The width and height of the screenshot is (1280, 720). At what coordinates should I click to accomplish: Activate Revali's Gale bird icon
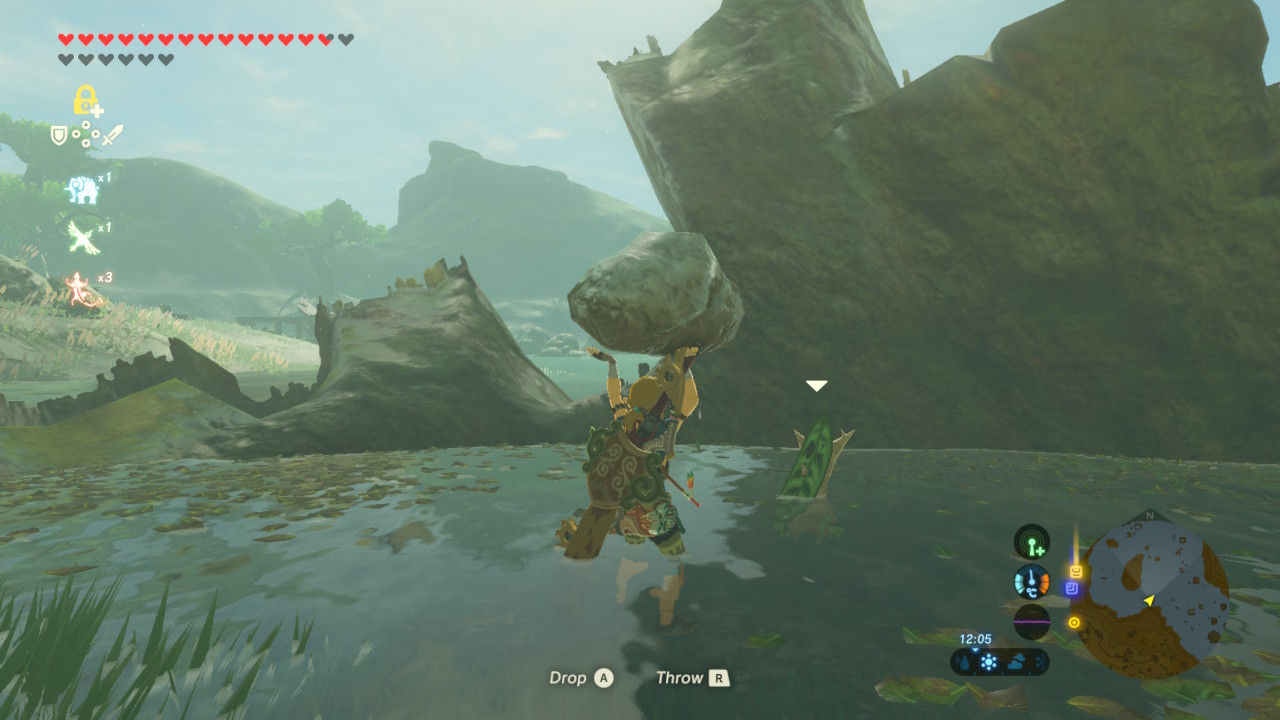pos(82,238)
